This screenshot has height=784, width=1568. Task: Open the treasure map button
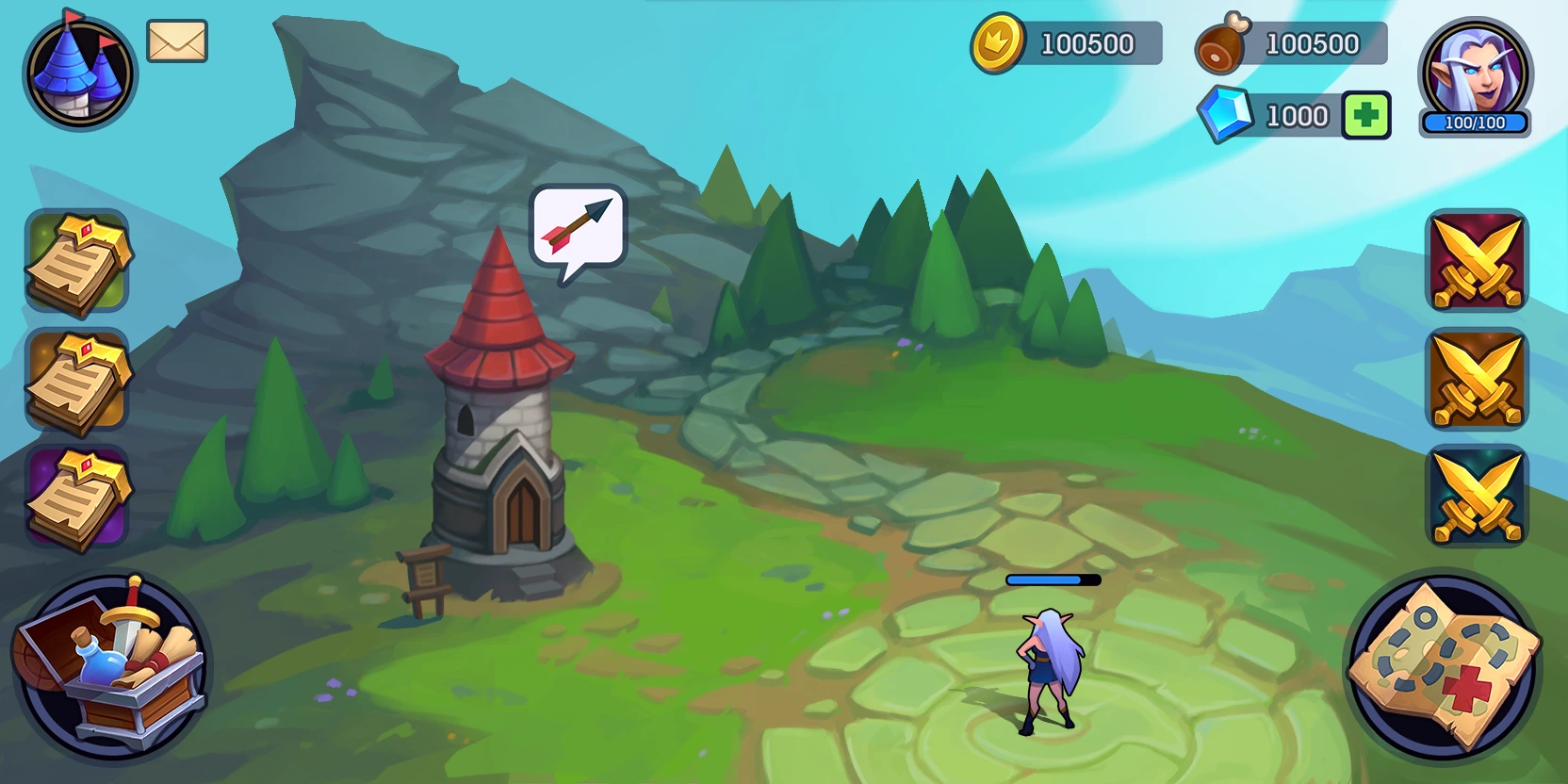1444,667
